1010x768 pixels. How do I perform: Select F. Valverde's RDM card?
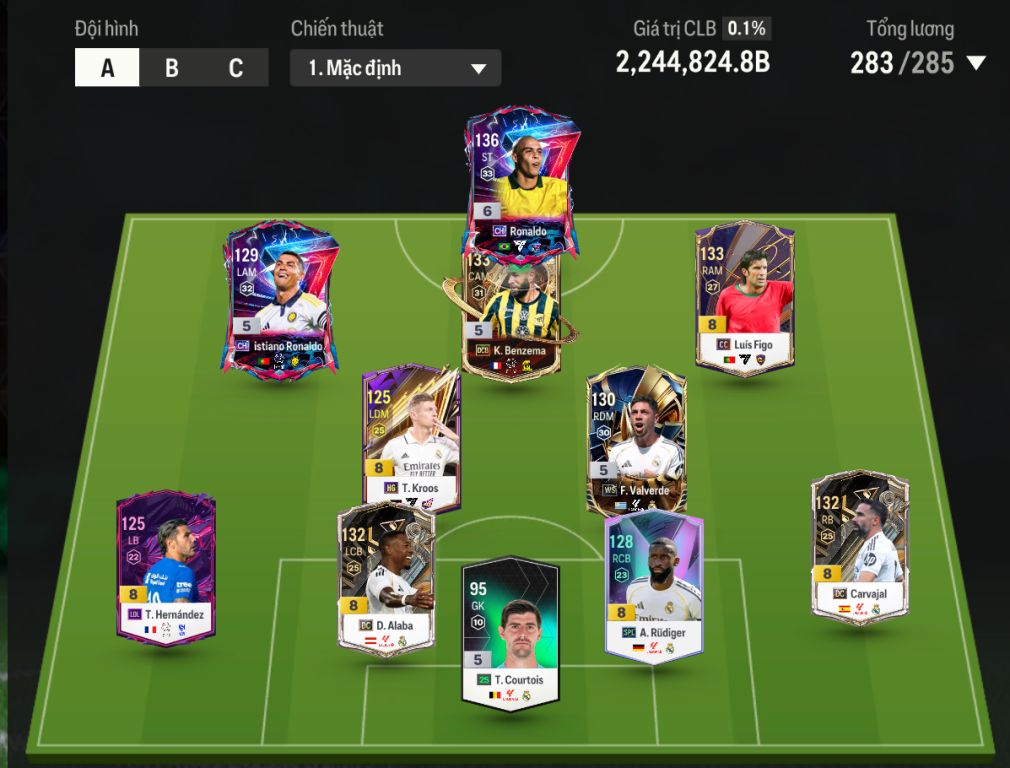click(x=636, y=438)
